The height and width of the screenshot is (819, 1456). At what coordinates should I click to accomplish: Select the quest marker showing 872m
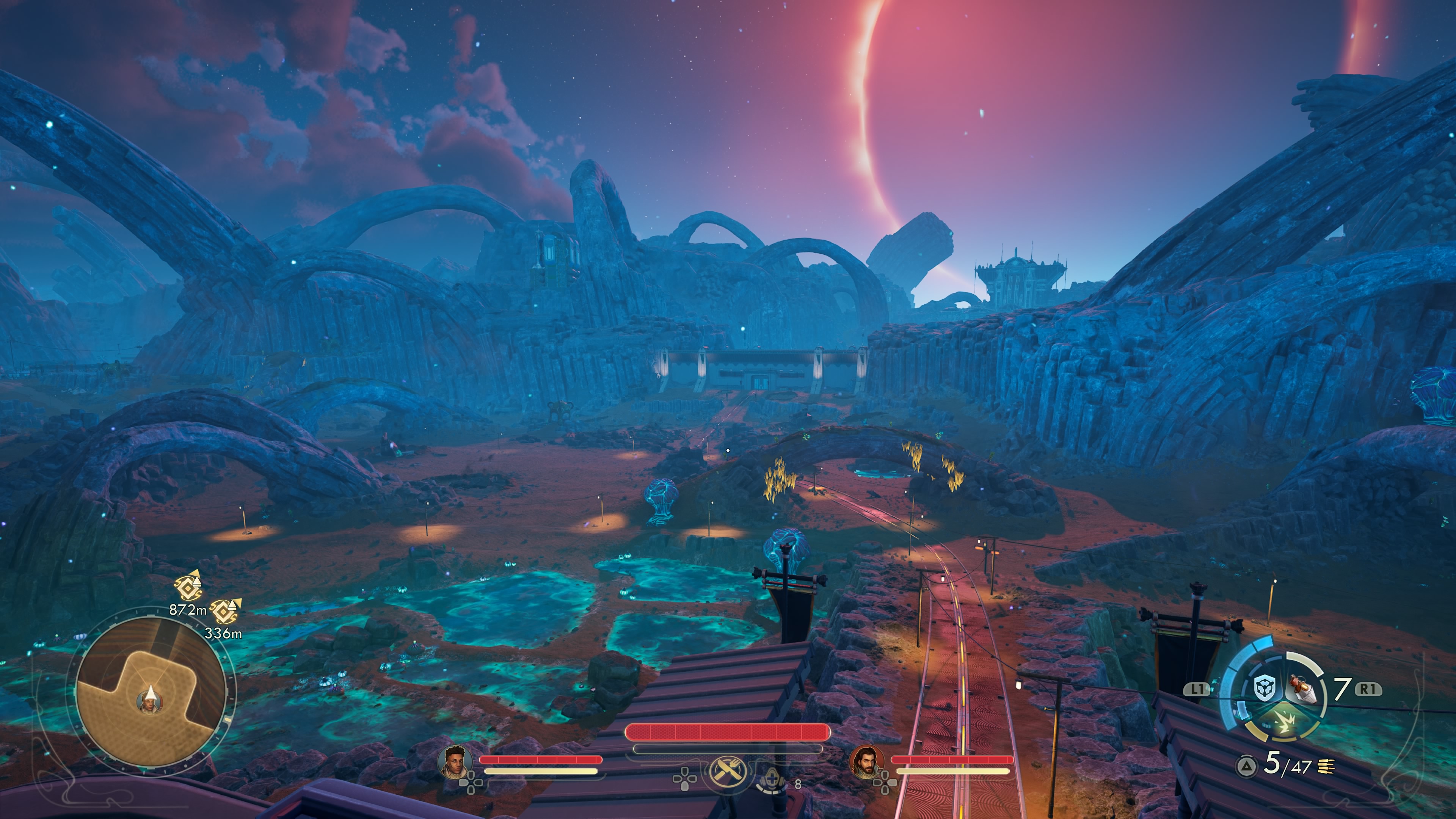[189, 587]
